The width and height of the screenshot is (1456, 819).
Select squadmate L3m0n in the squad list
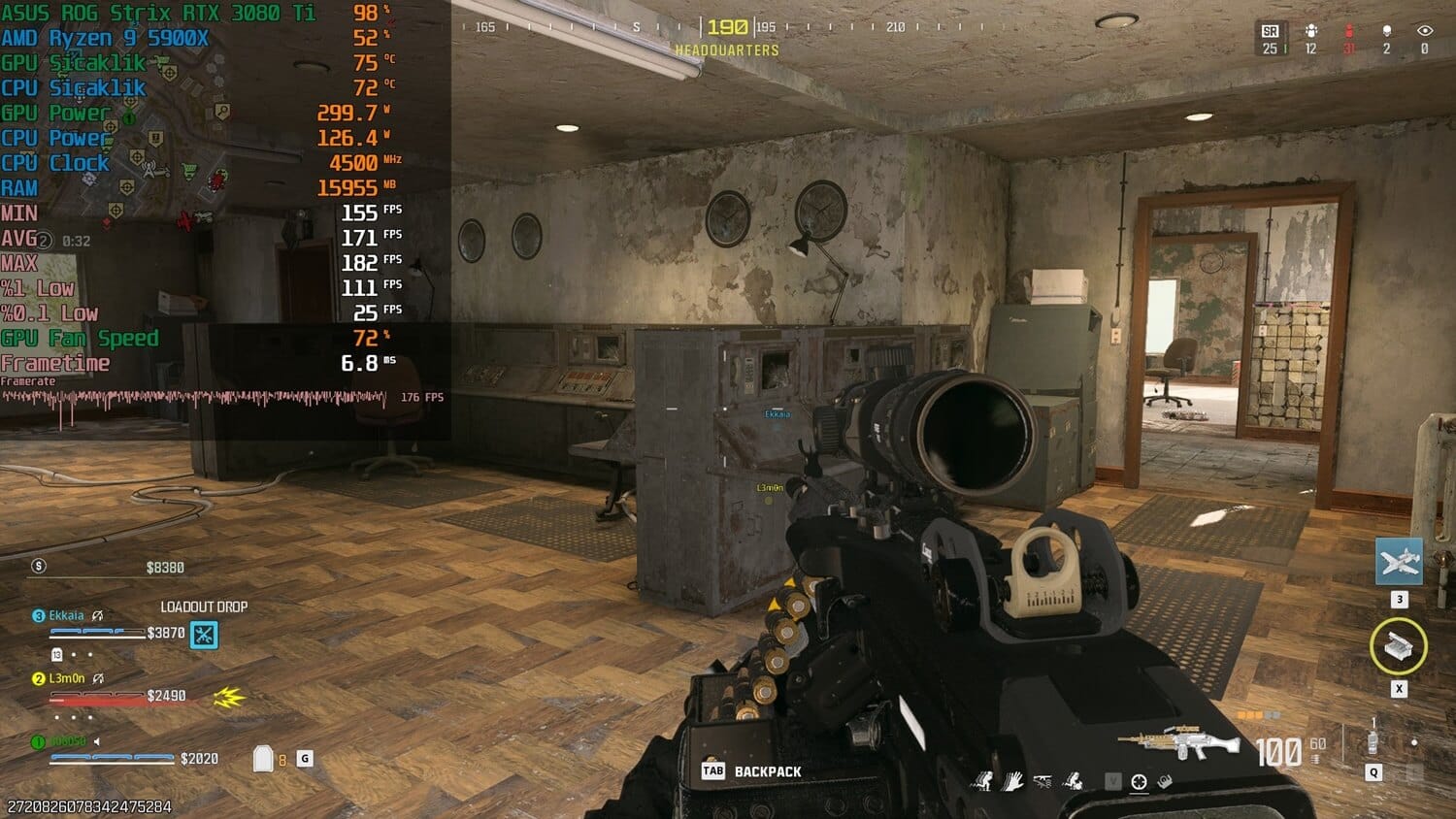point(66,678)
